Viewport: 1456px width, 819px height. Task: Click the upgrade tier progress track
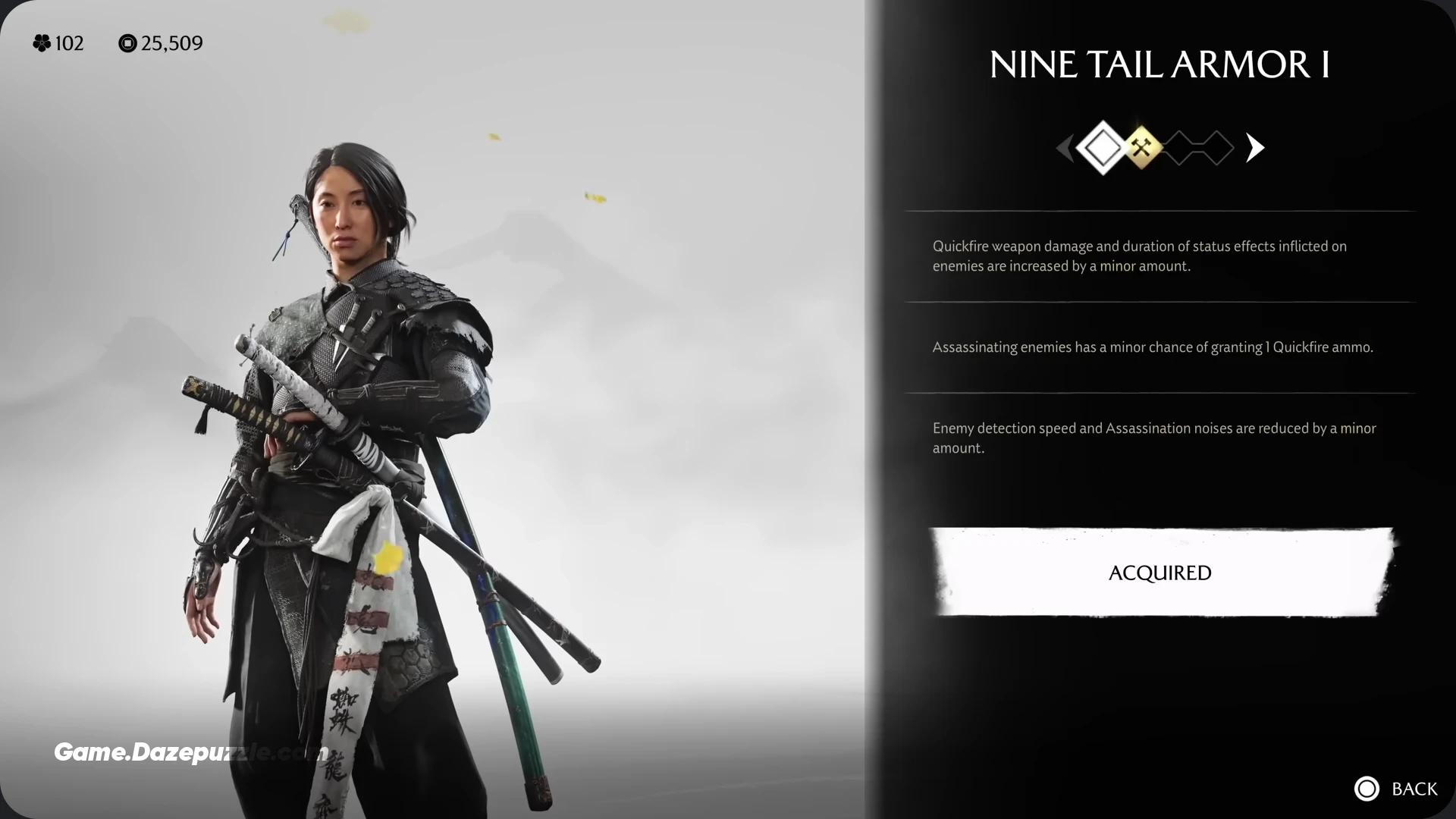coord(1159,148)
